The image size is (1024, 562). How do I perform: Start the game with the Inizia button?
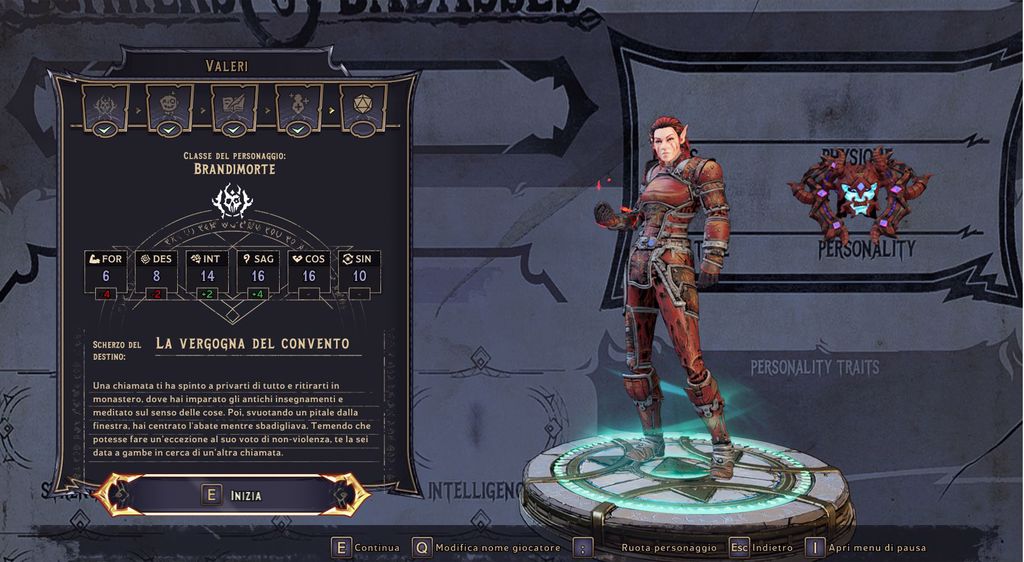pyautogui.click(x=231, y=495)
